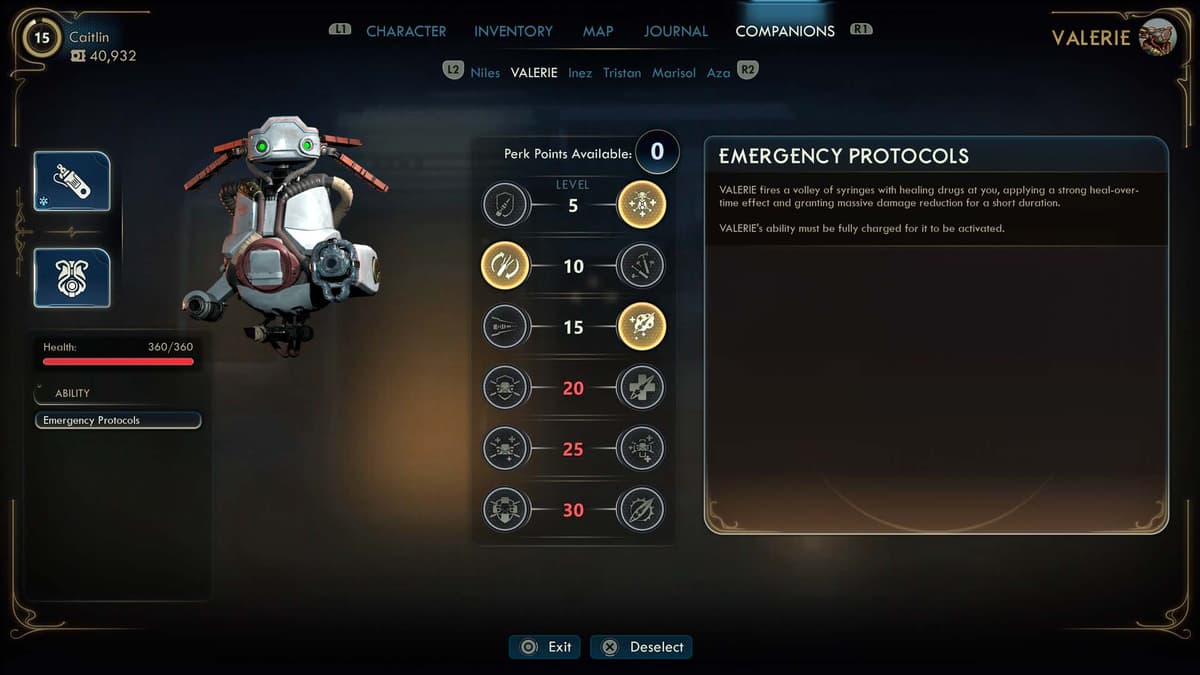View companion Tristan

click(622, 73)
